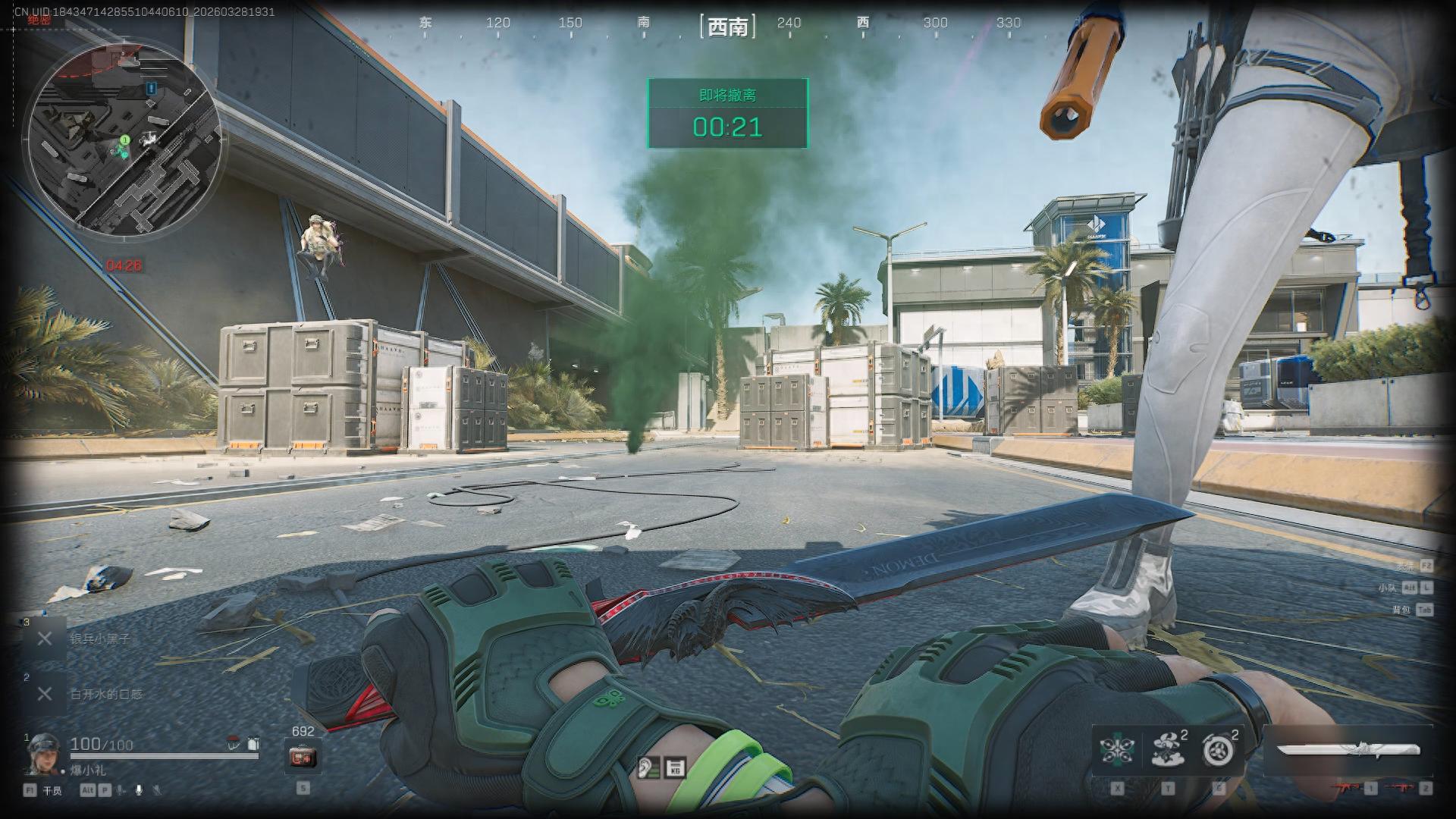
Task: Click the 西南 compass heading
Action: click(x=727, y=27)
